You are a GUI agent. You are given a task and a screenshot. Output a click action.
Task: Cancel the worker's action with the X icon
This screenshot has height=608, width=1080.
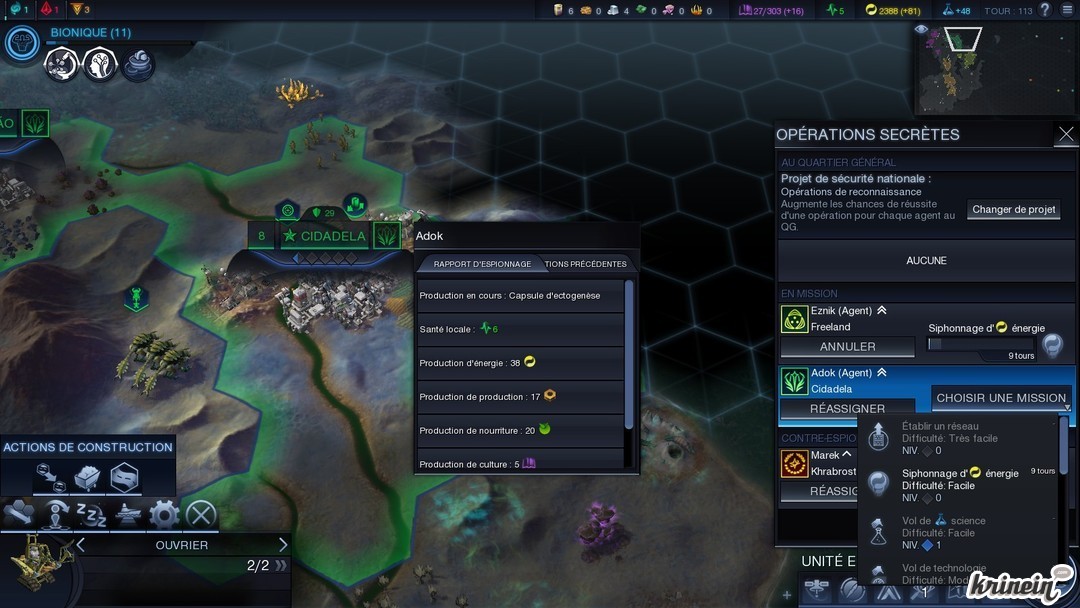click(x=201, y=515)
